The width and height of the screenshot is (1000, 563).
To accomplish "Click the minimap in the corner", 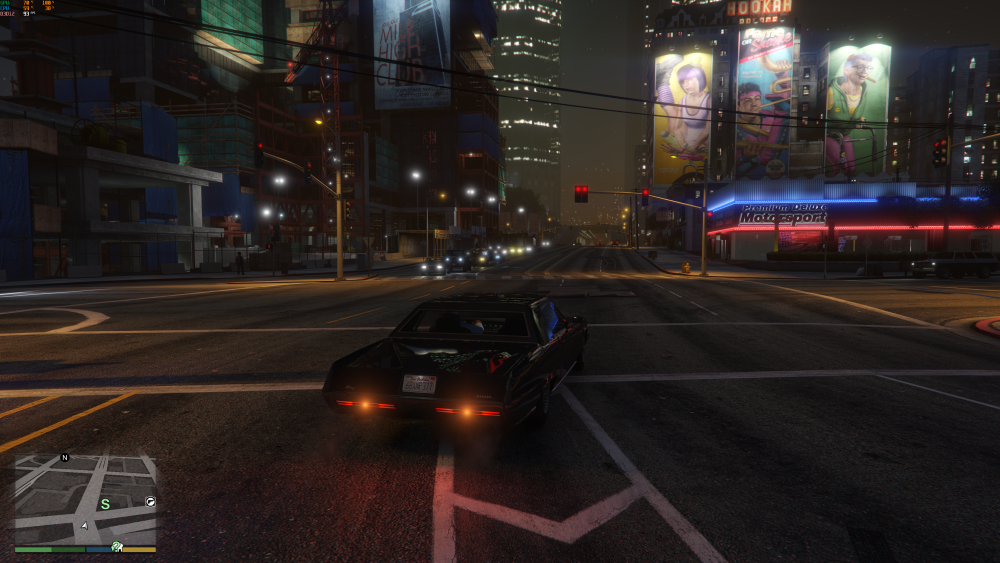I will (x=85, y=500).
